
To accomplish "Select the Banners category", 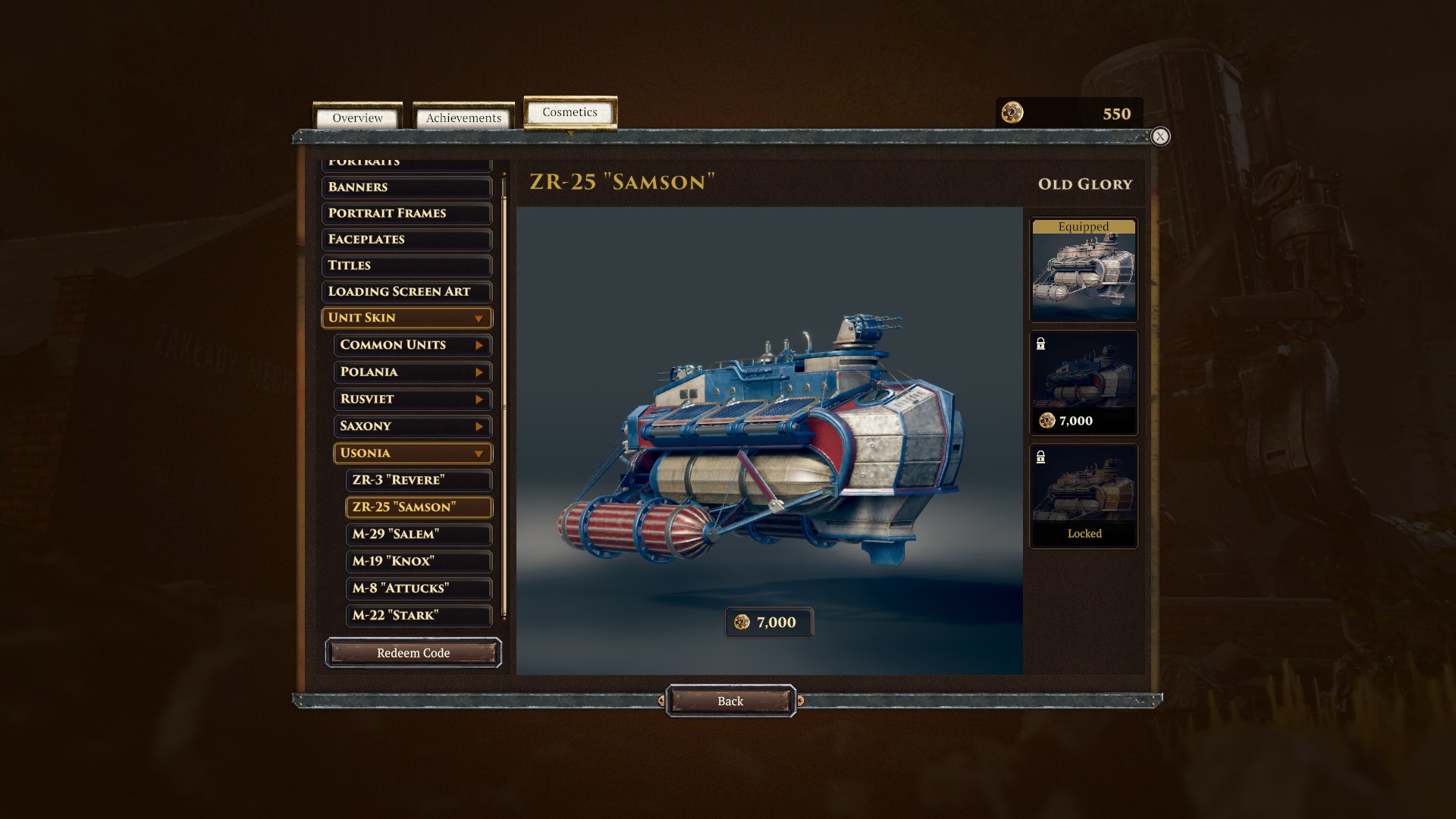I will coord(406,187).
